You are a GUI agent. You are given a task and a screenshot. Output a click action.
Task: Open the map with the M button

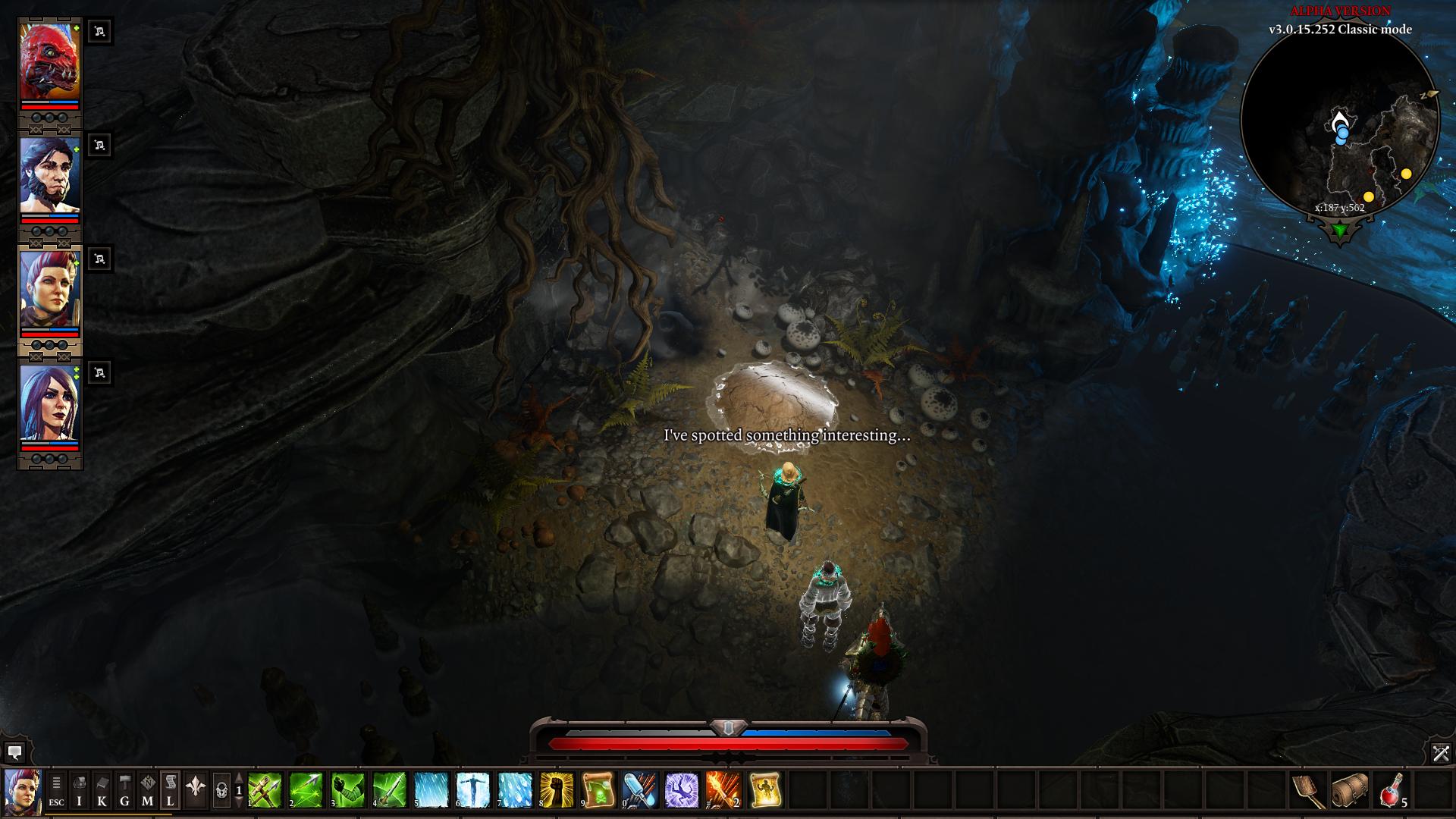coord(147,789)
